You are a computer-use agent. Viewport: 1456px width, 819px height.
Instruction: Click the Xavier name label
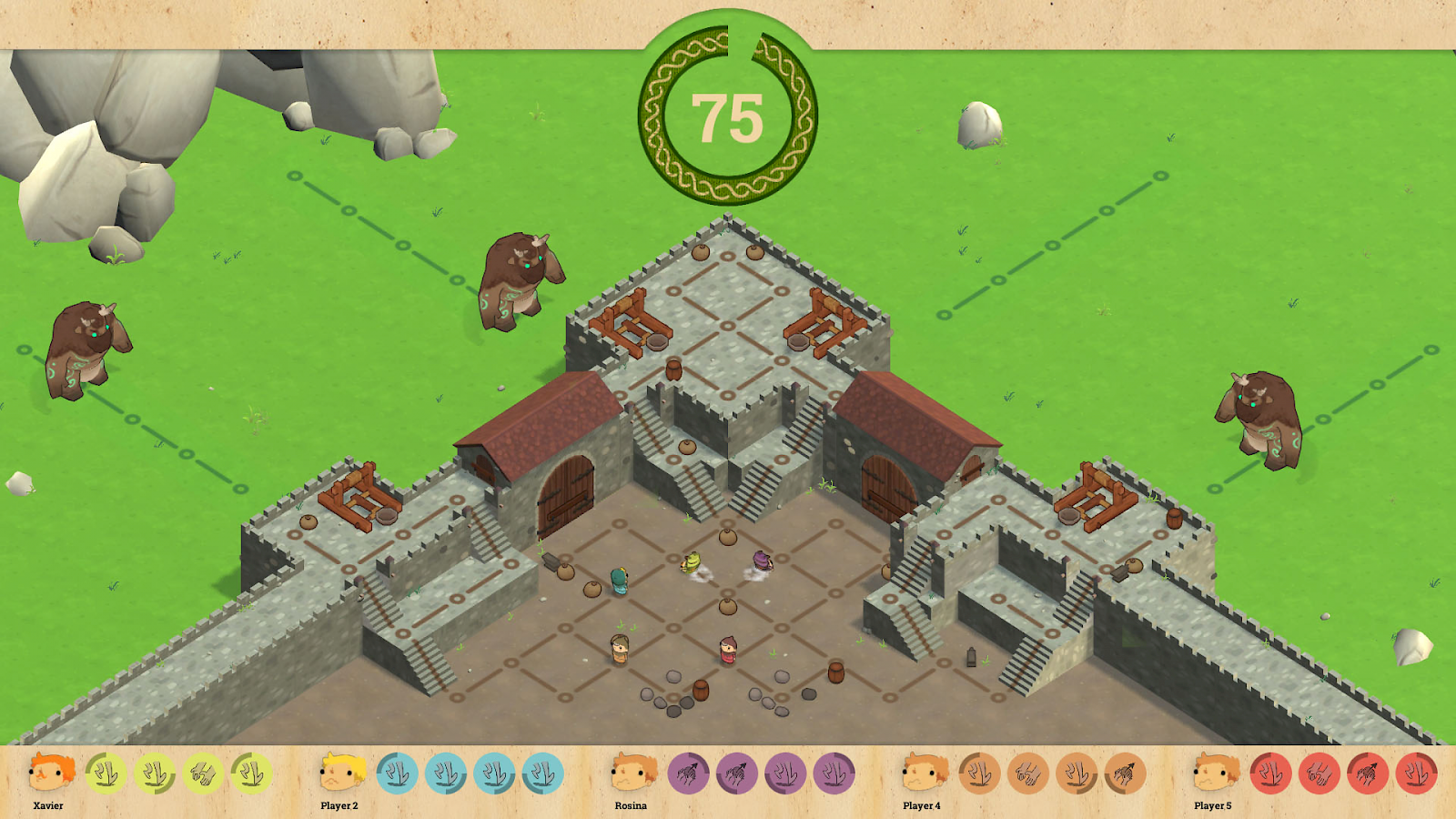47,805
